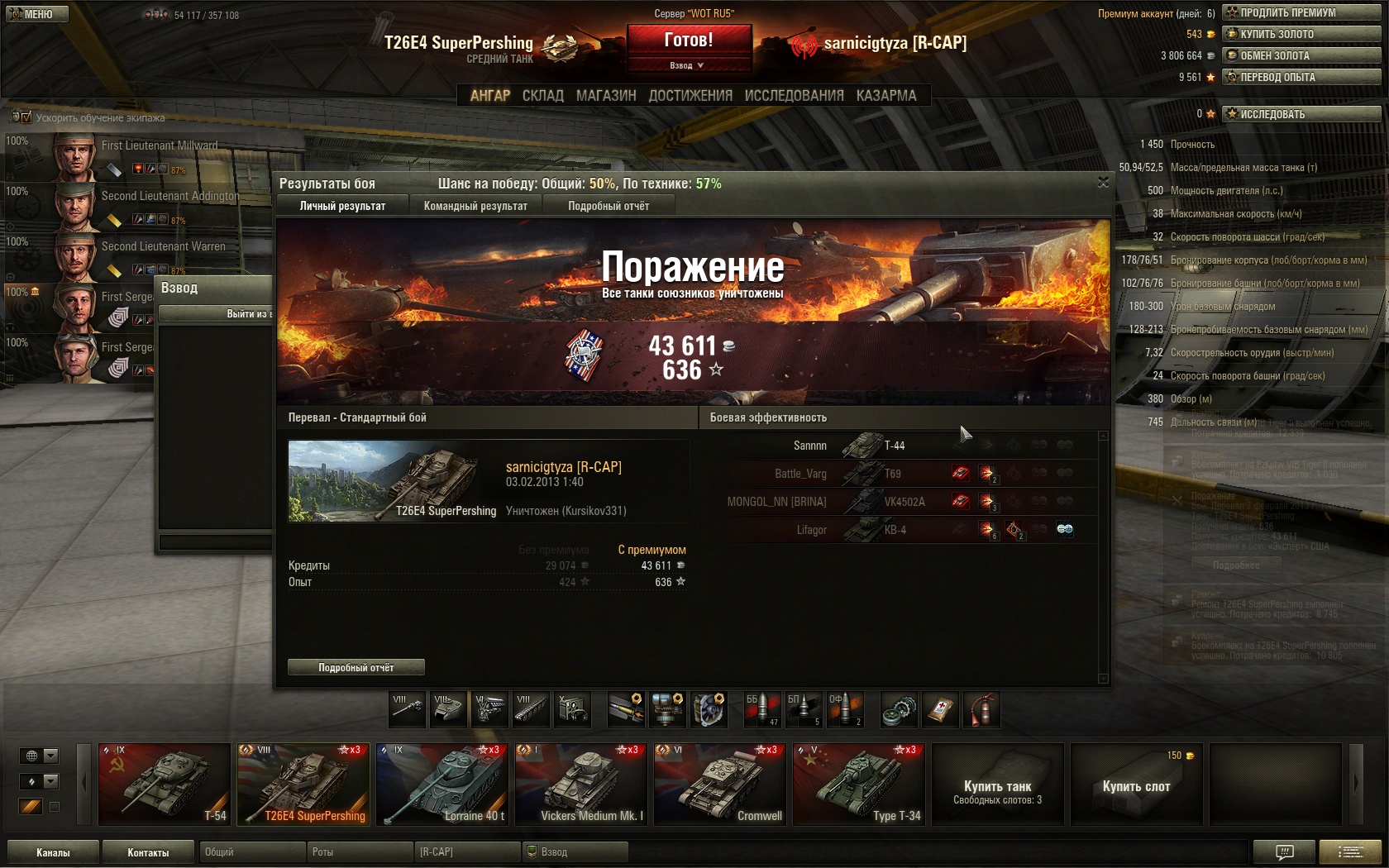Switch to Командный результат tab
The width and height of the screenshot is (1389, 868).
[475, 206]
